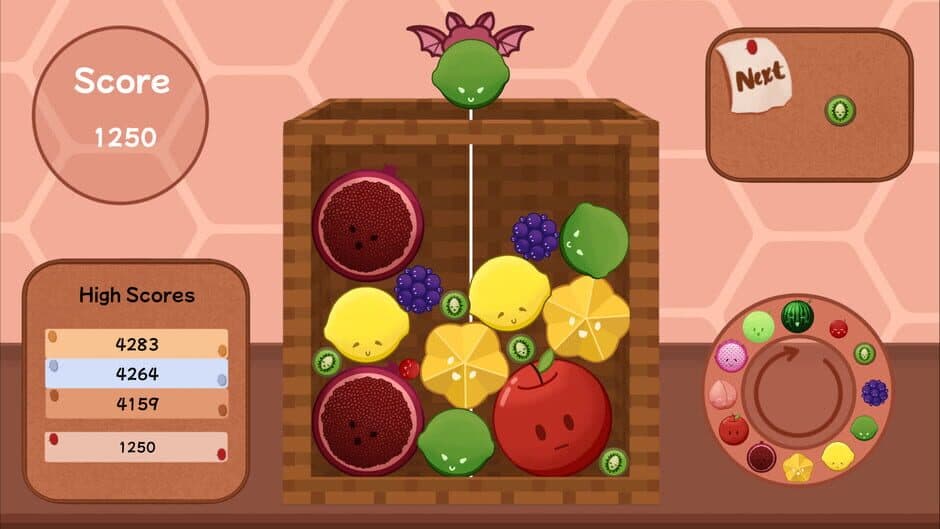Pick the pink dragonfruit icon on the wheel
The image size is (940, 529).
[731, 355]
